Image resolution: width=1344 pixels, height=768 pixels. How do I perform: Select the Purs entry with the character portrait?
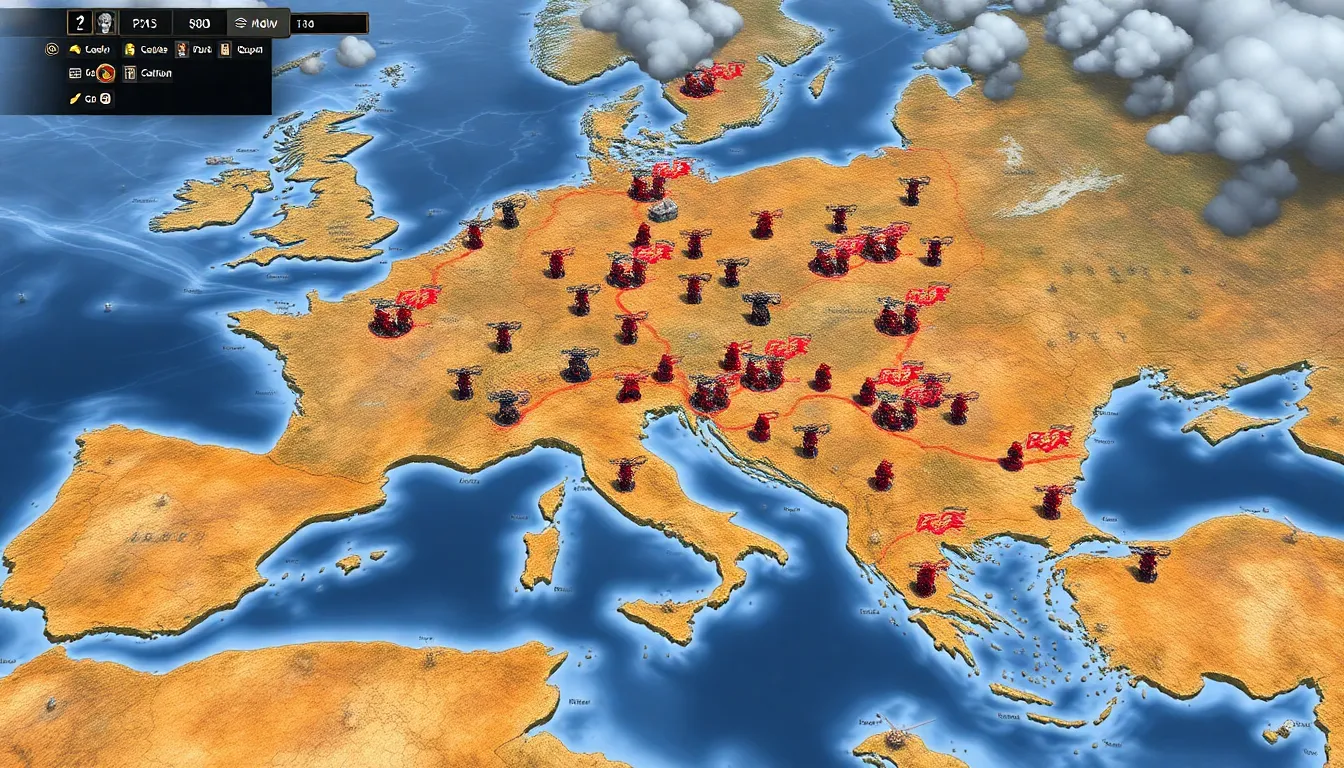[194, 48]
